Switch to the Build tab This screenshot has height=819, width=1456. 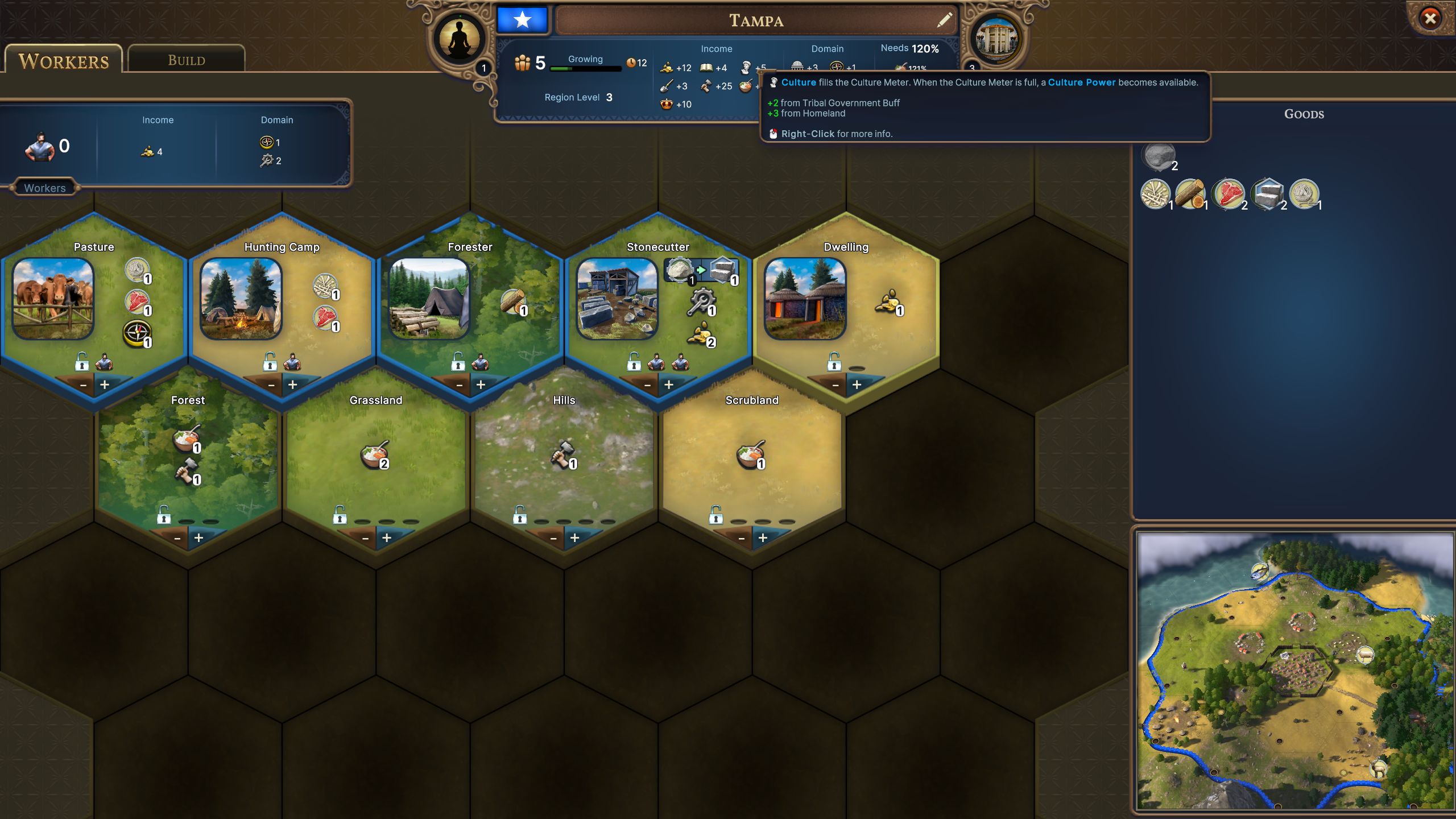pos(187,59)
